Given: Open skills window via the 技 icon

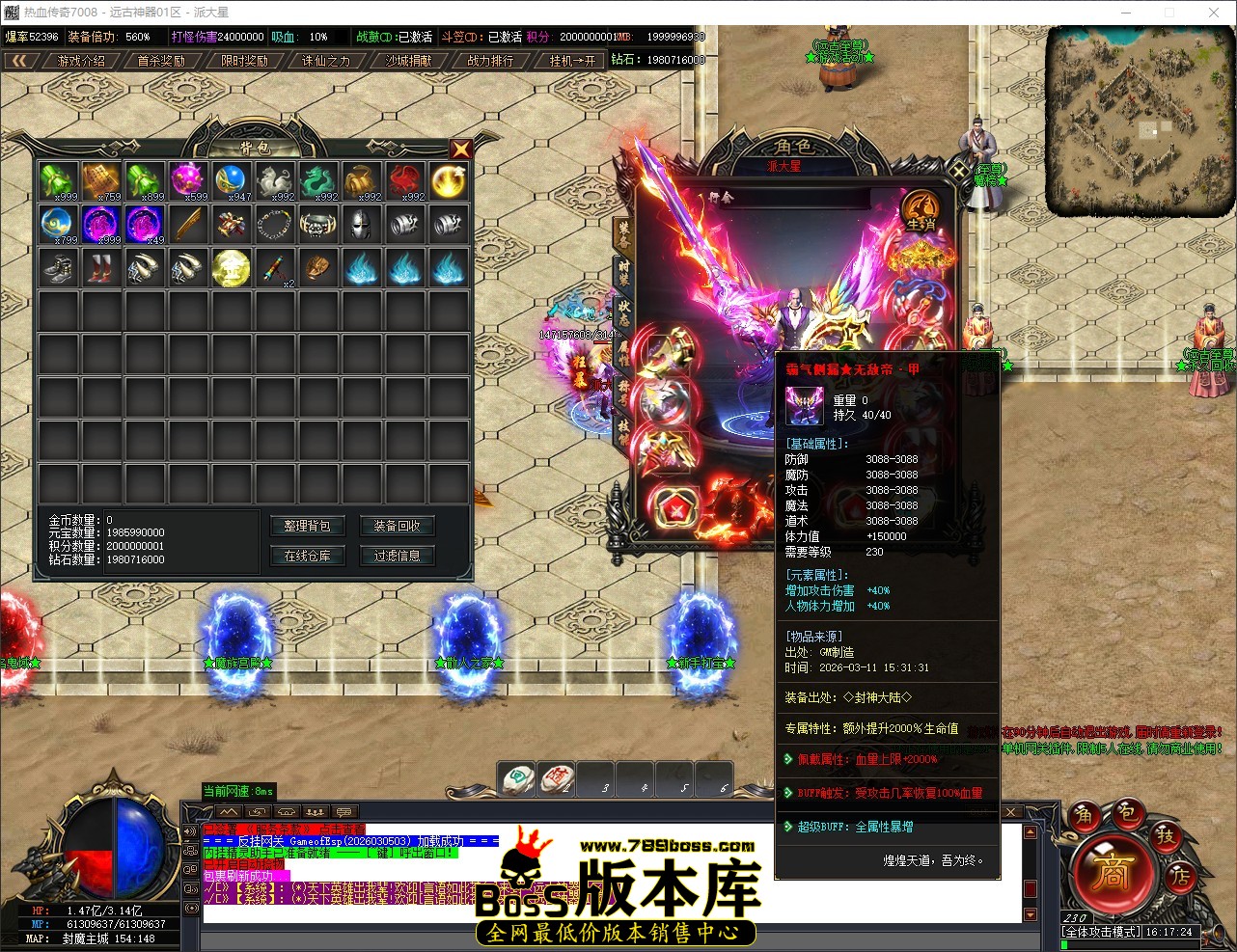Looking at the screenshot, I should [x=1167, y=839].
